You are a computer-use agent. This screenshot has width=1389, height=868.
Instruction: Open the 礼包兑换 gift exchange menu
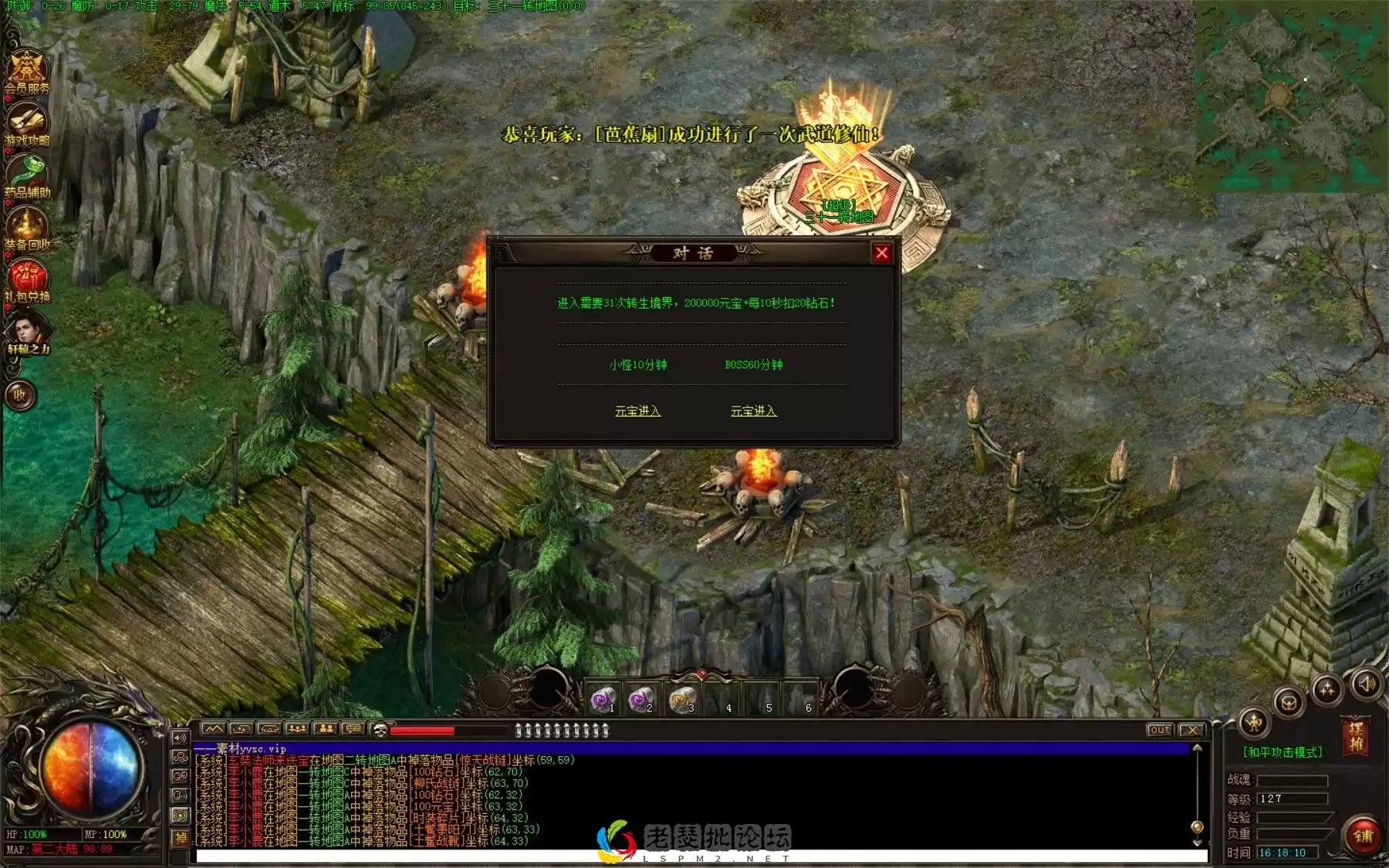pyautogui.click(x=27, y=279)
